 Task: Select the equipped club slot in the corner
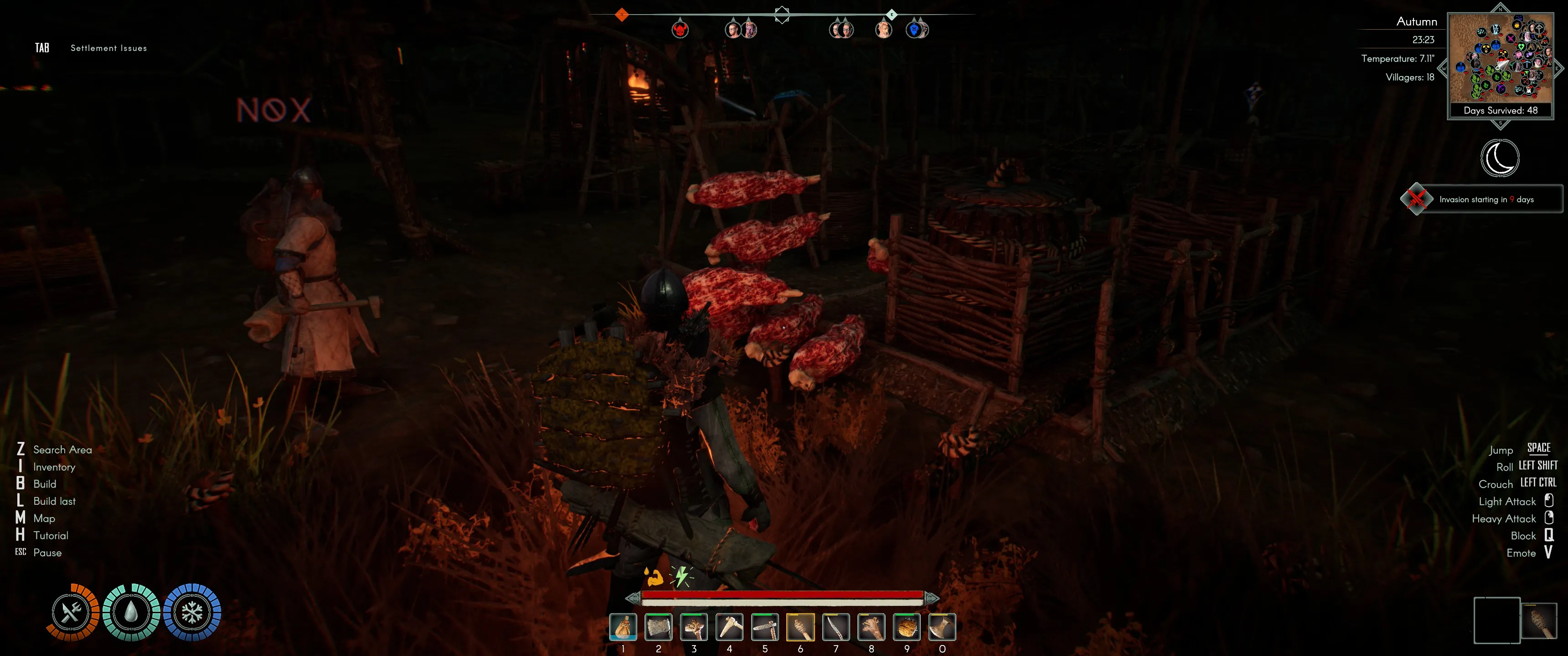pyautogui.click(x=1539, y=620)
